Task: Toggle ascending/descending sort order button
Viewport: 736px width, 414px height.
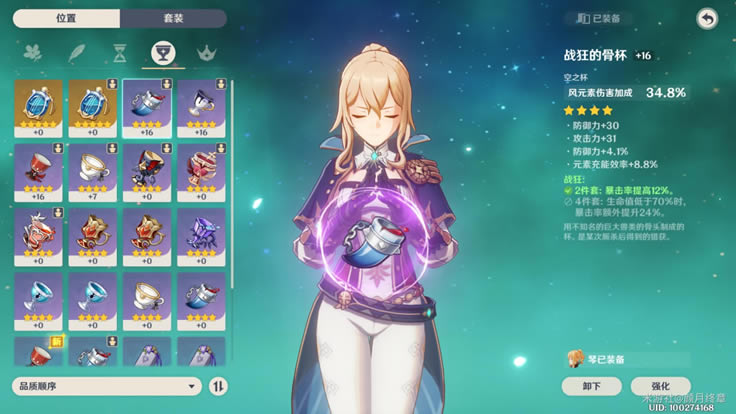Action: (219, 386)
